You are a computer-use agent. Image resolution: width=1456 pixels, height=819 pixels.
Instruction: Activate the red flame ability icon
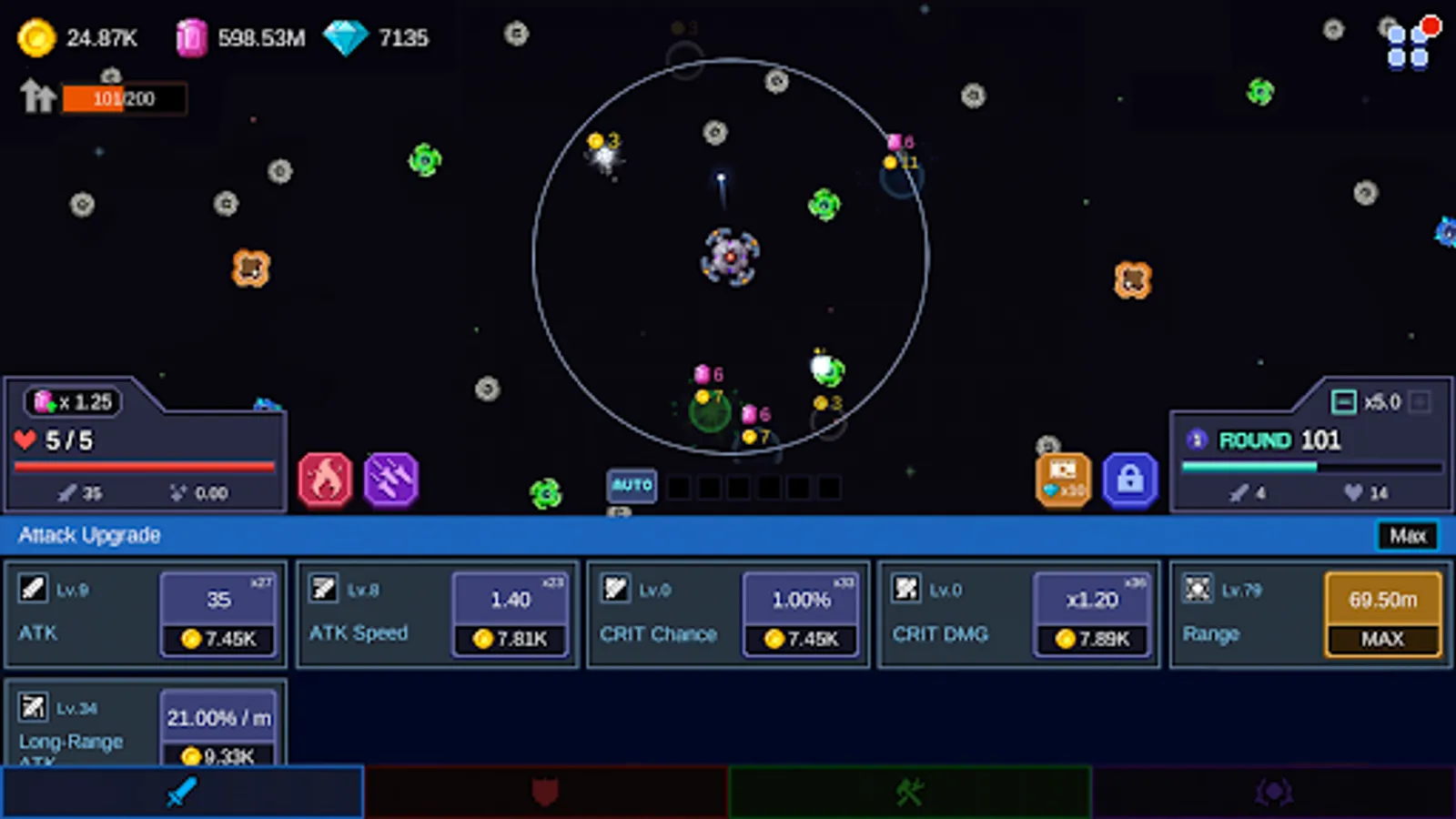325,480
